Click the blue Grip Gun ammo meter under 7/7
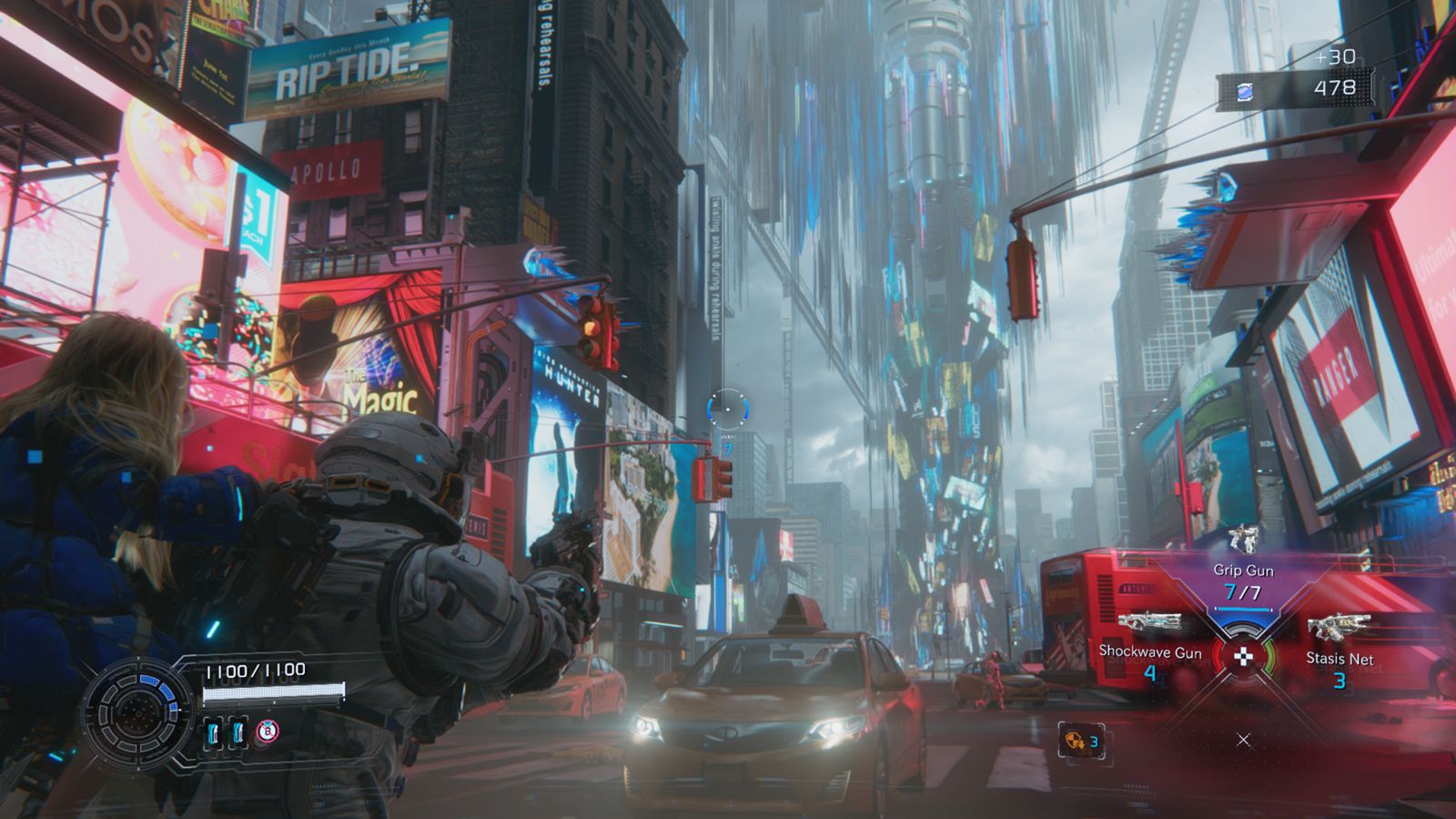Screen dimensions: 1456x819 coord(1244,608)
